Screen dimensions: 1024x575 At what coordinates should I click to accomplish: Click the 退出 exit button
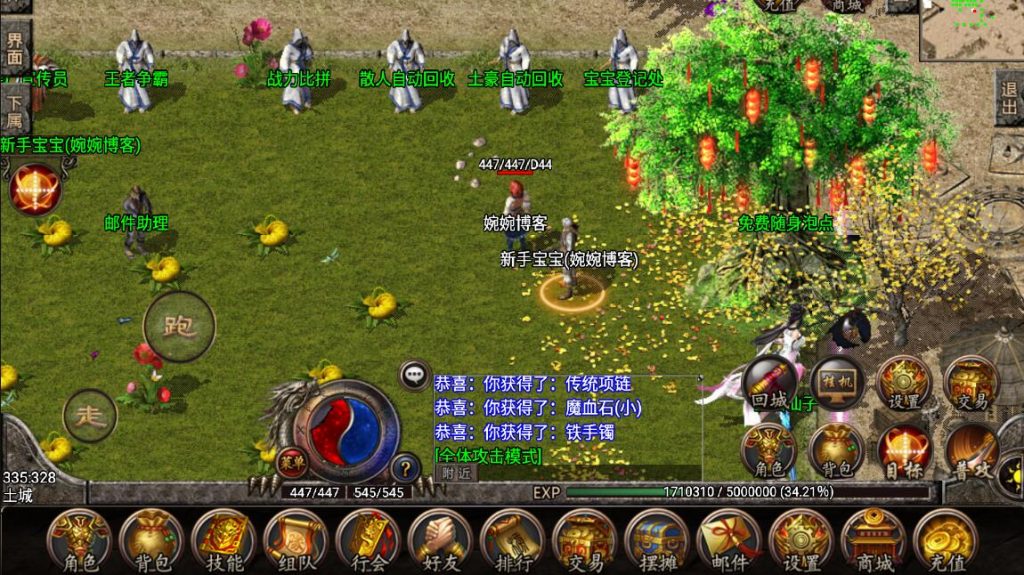1009,97
